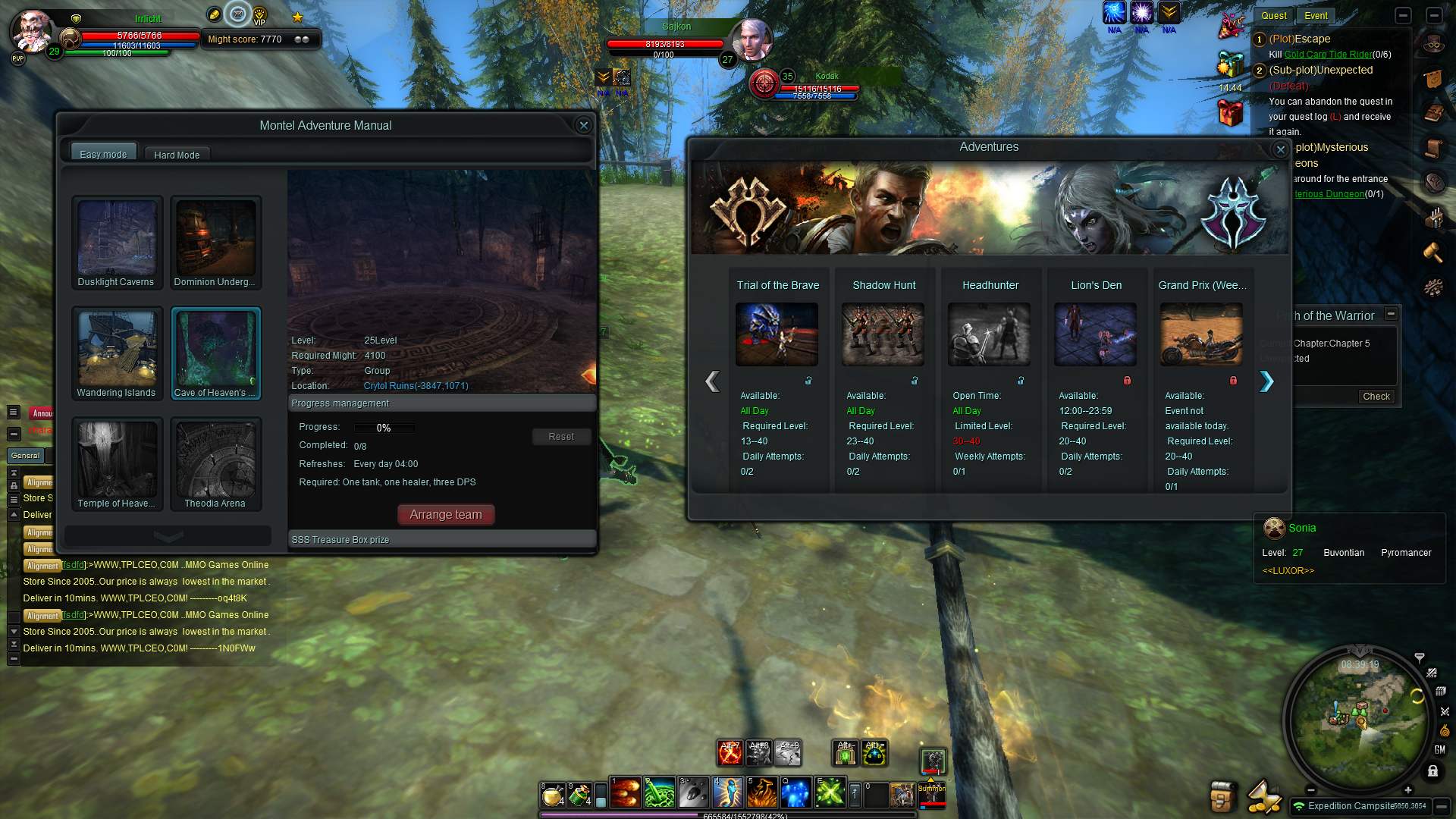Screen dimensions: 1456x819
Task: Show next adventures with the right arrow
Action: tap(1266, 381)
